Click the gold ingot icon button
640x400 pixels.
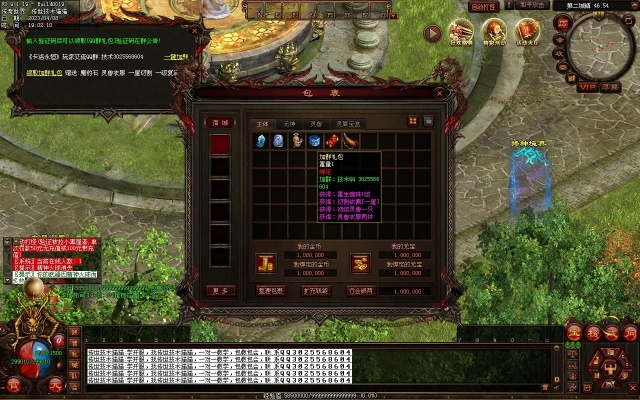pyautogui.click(x=360, y=262)
